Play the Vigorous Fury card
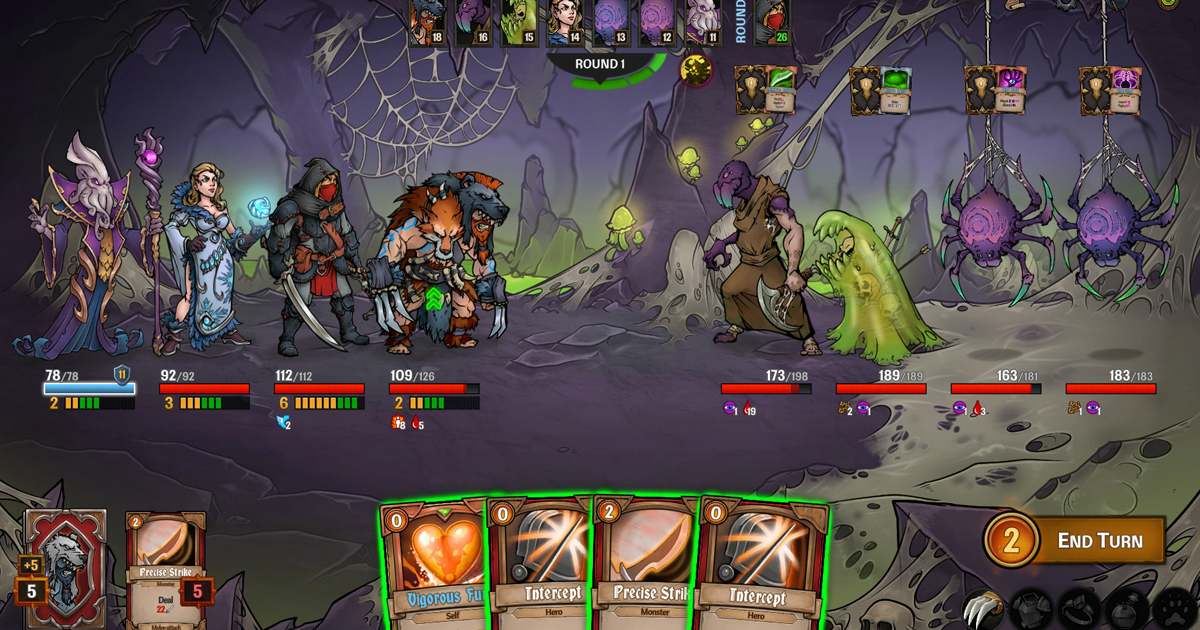This screenshot has width=1200, height=630. (x=436, y=566)
